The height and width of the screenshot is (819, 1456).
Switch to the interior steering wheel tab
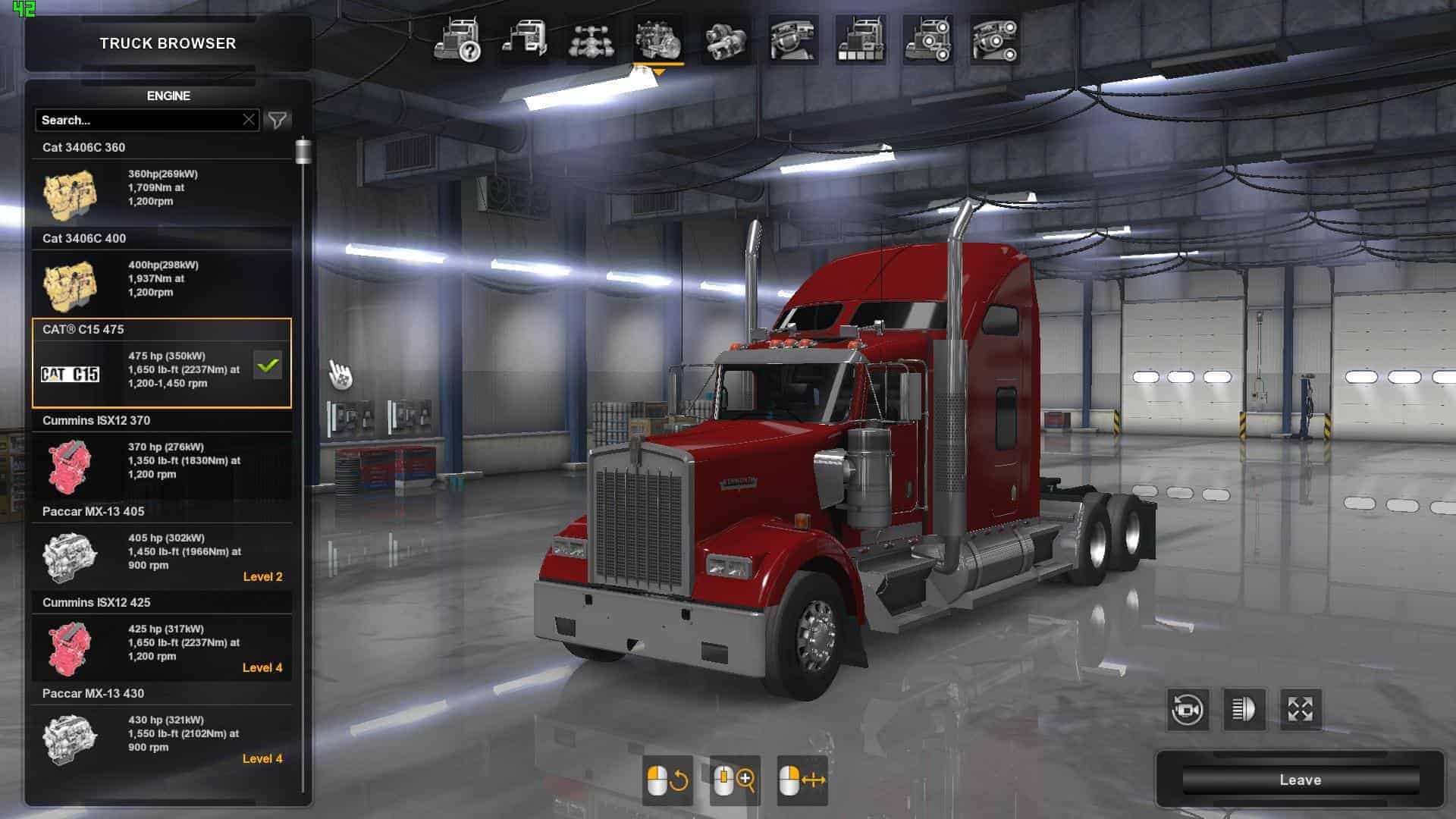click(x=793, y=40)
